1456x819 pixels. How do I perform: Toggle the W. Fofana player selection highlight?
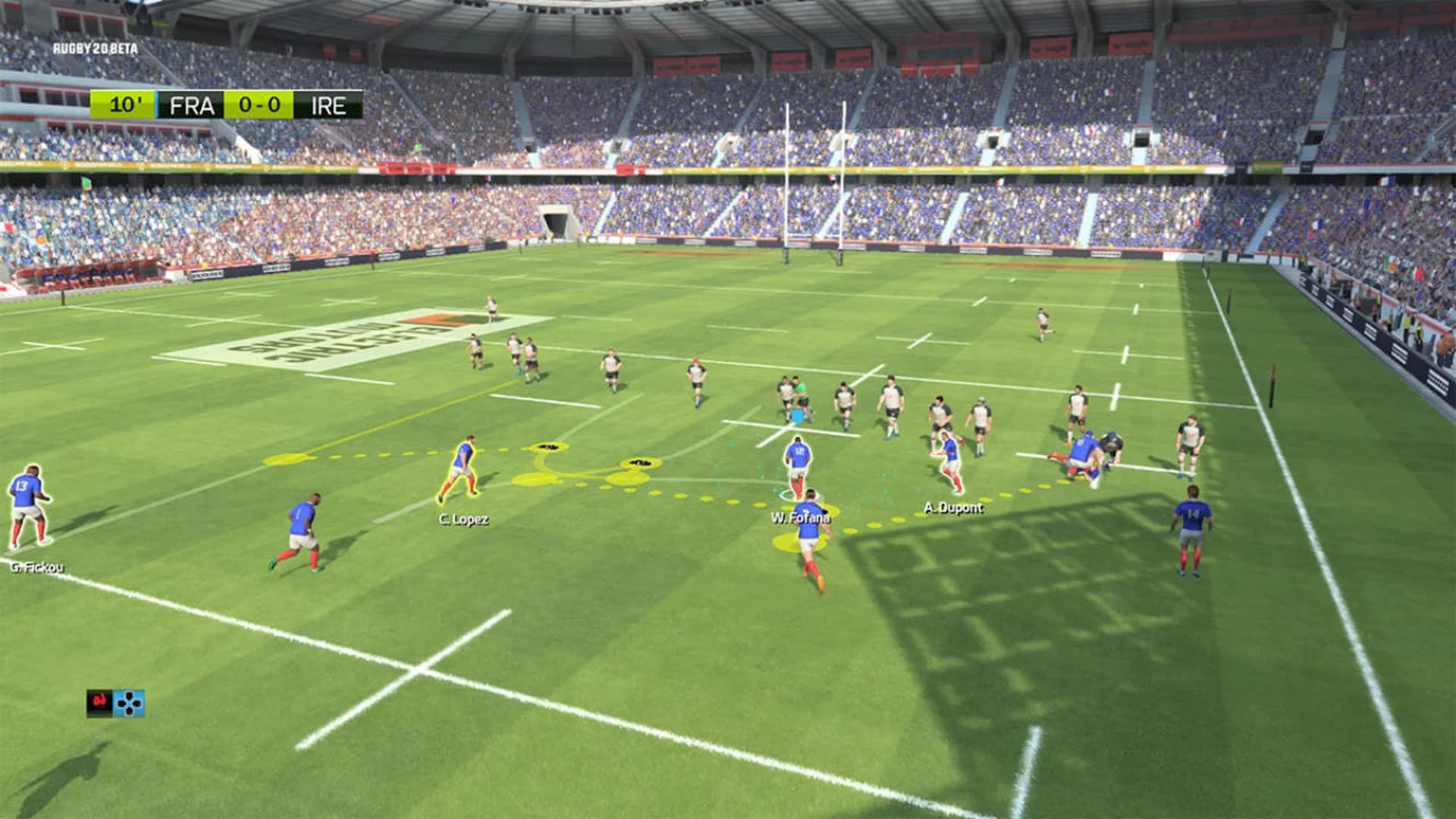[x=804, y=538]
